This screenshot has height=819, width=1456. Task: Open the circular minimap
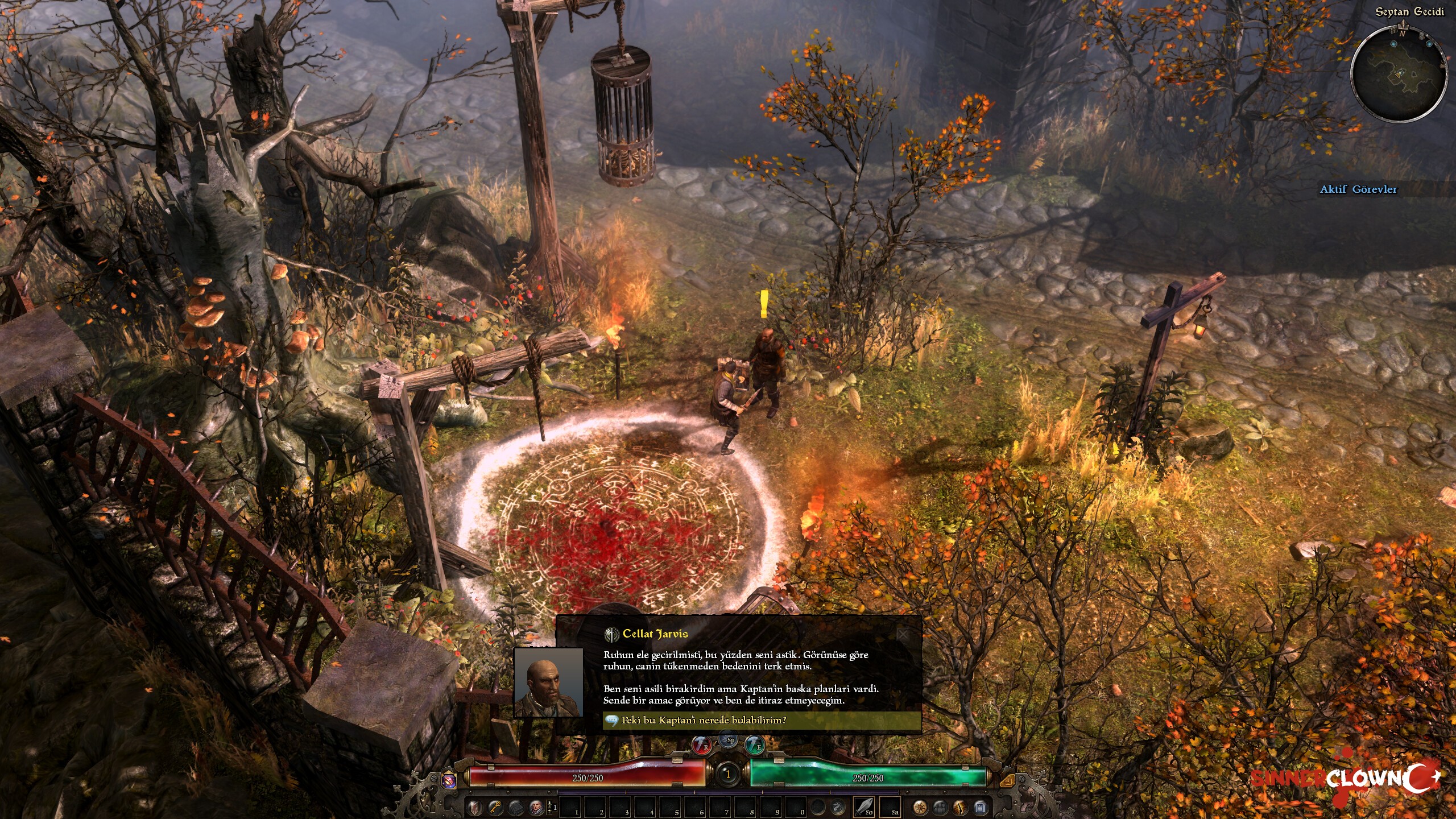[x=1399, y=74]
